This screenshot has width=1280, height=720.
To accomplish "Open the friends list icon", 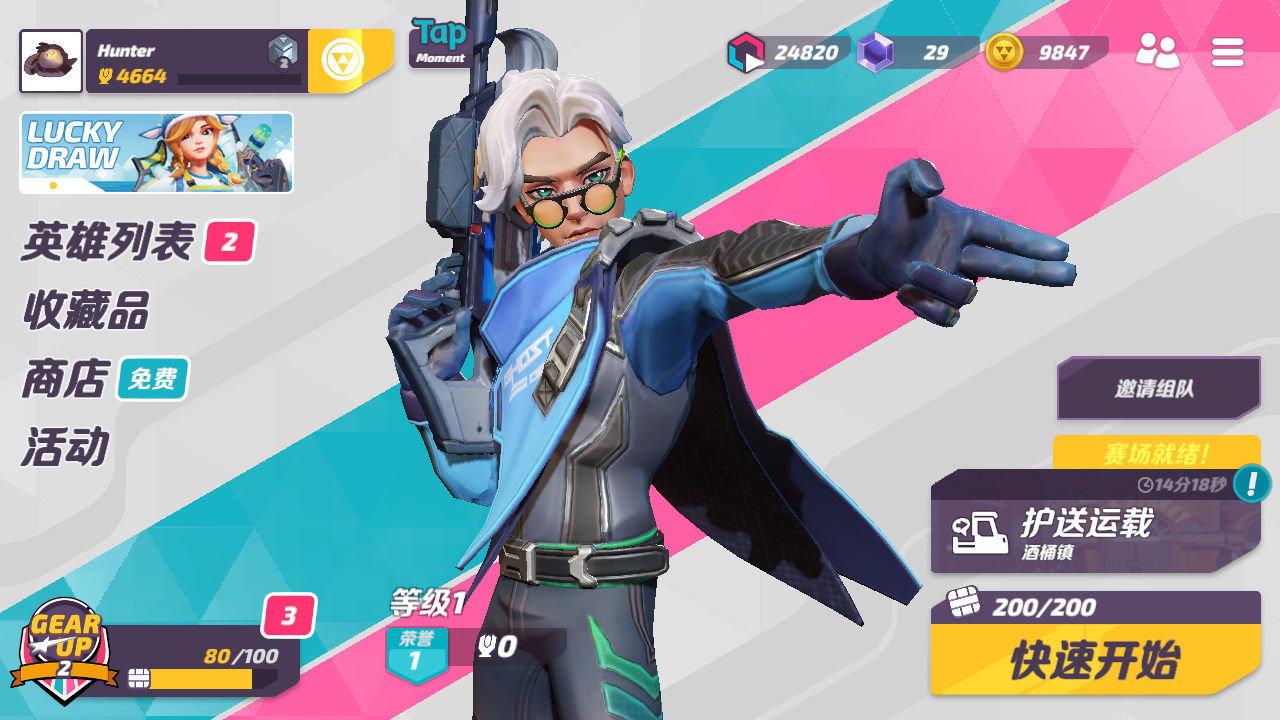I will [1157, 51].
